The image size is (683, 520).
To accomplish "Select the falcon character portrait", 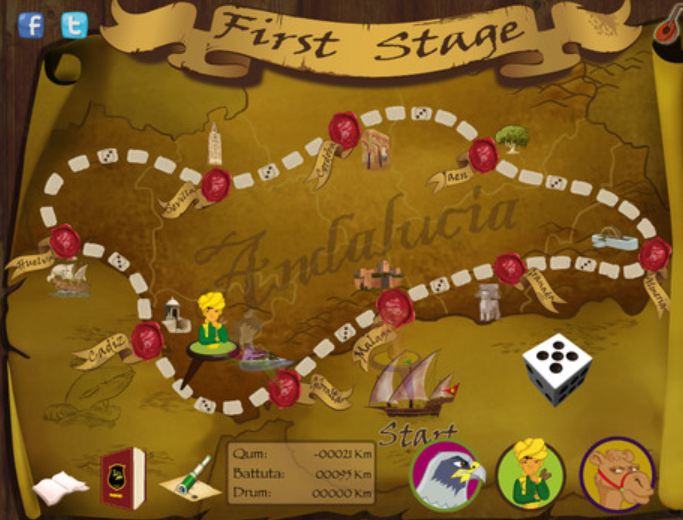I will 449,474.
